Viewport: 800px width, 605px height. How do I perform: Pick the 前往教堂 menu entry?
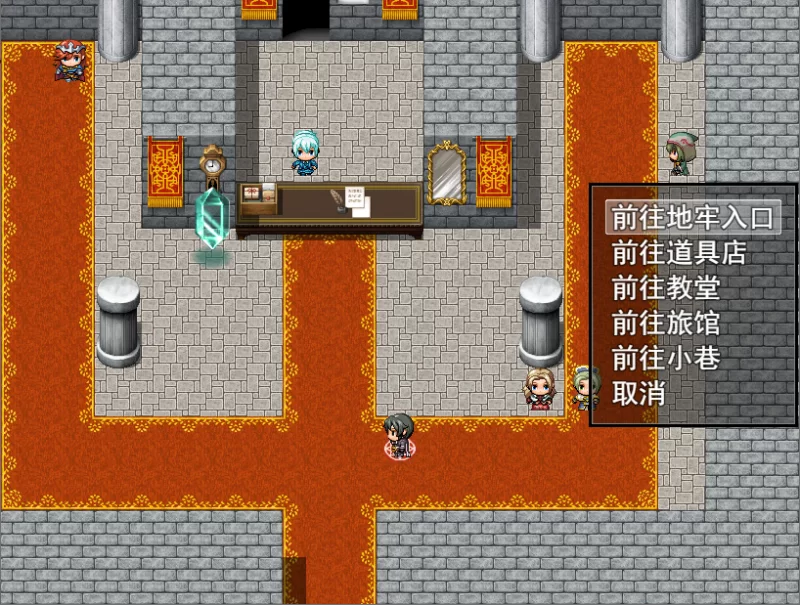(665, 289)
